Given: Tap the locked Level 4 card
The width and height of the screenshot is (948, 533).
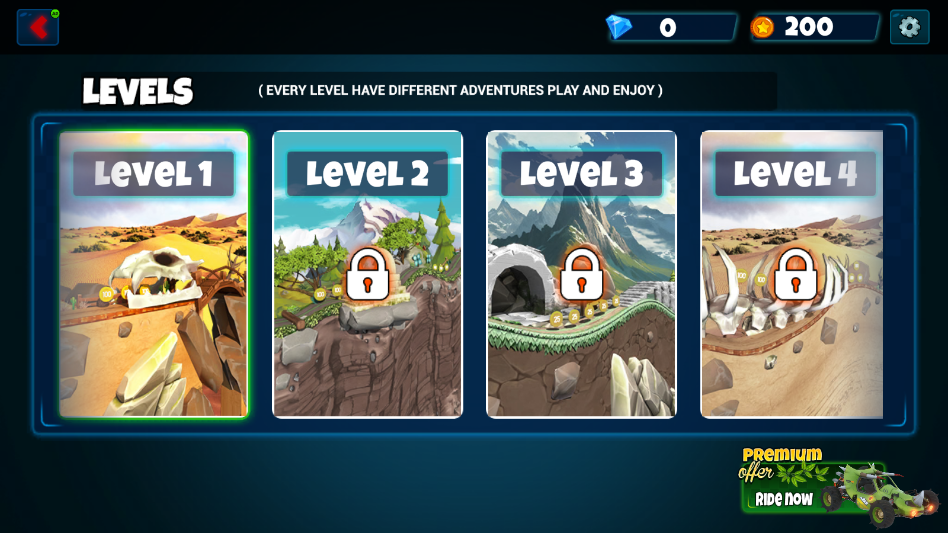Looking at the screenshot, I should pyautogui.click(x=792, y=273).
